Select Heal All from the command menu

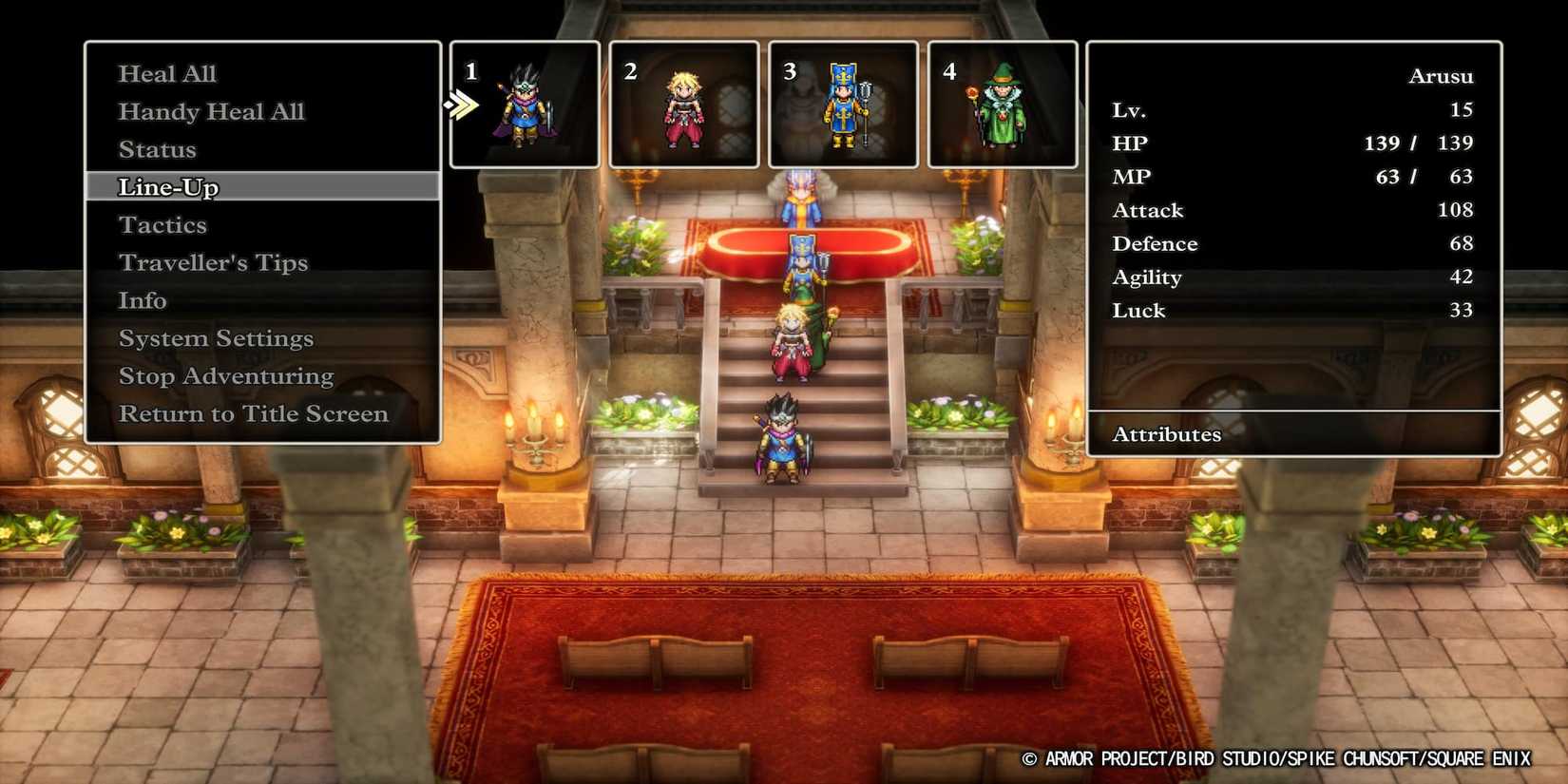click(167, 73)
